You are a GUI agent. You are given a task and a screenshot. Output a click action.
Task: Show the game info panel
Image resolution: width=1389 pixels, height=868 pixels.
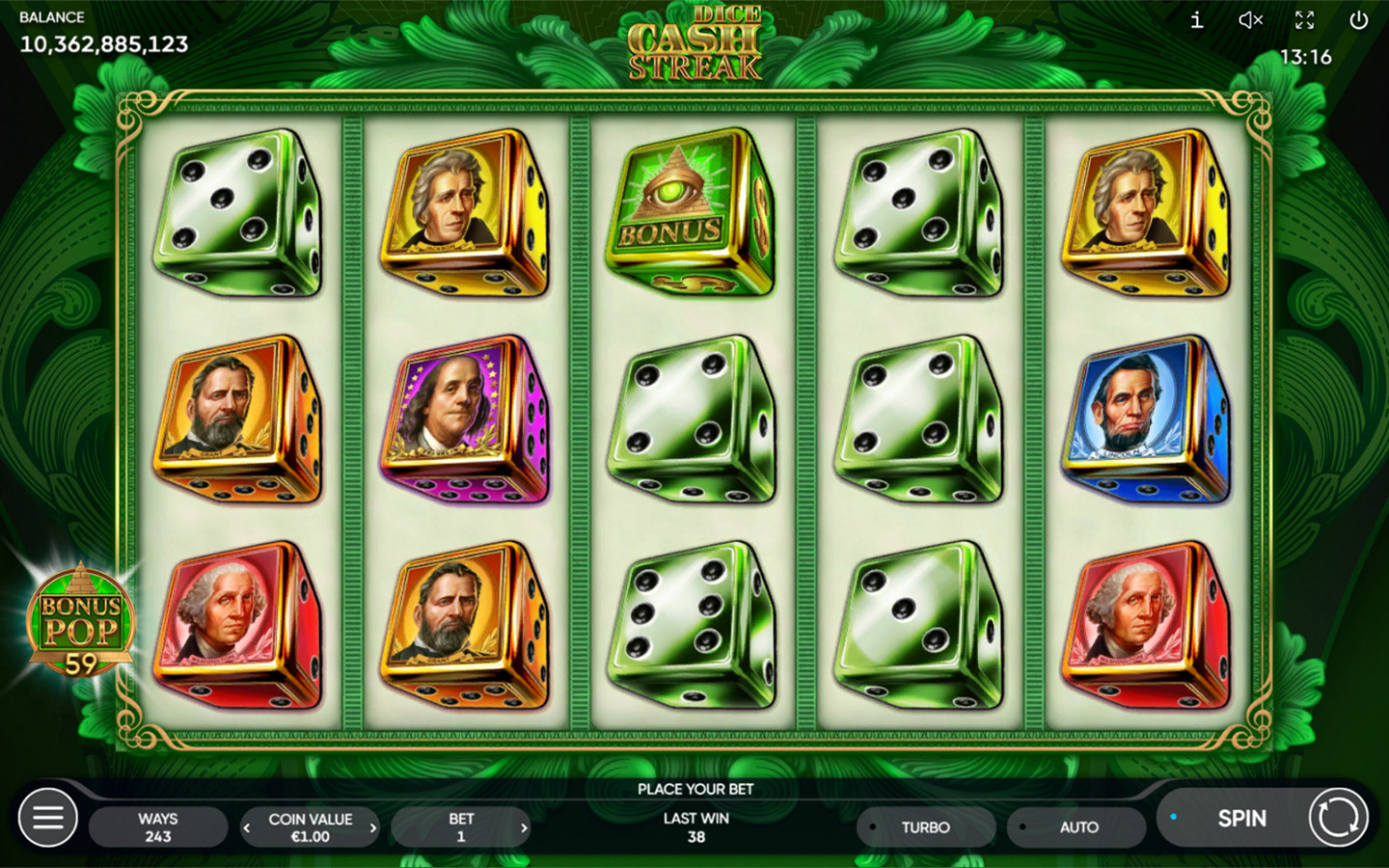[1196, 20]
